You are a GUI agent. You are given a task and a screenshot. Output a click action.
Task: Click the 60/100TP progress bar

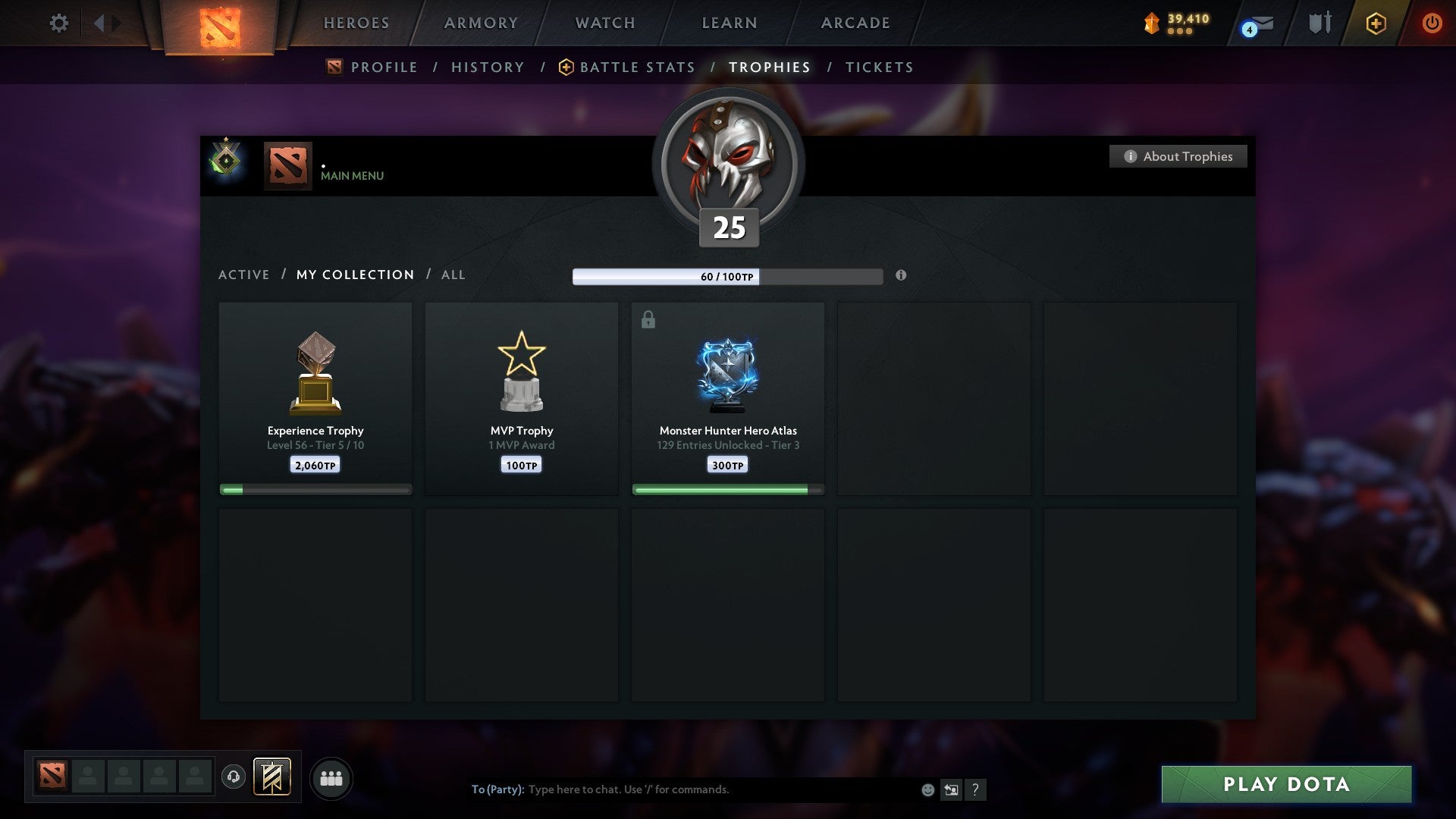pos(727,277)
